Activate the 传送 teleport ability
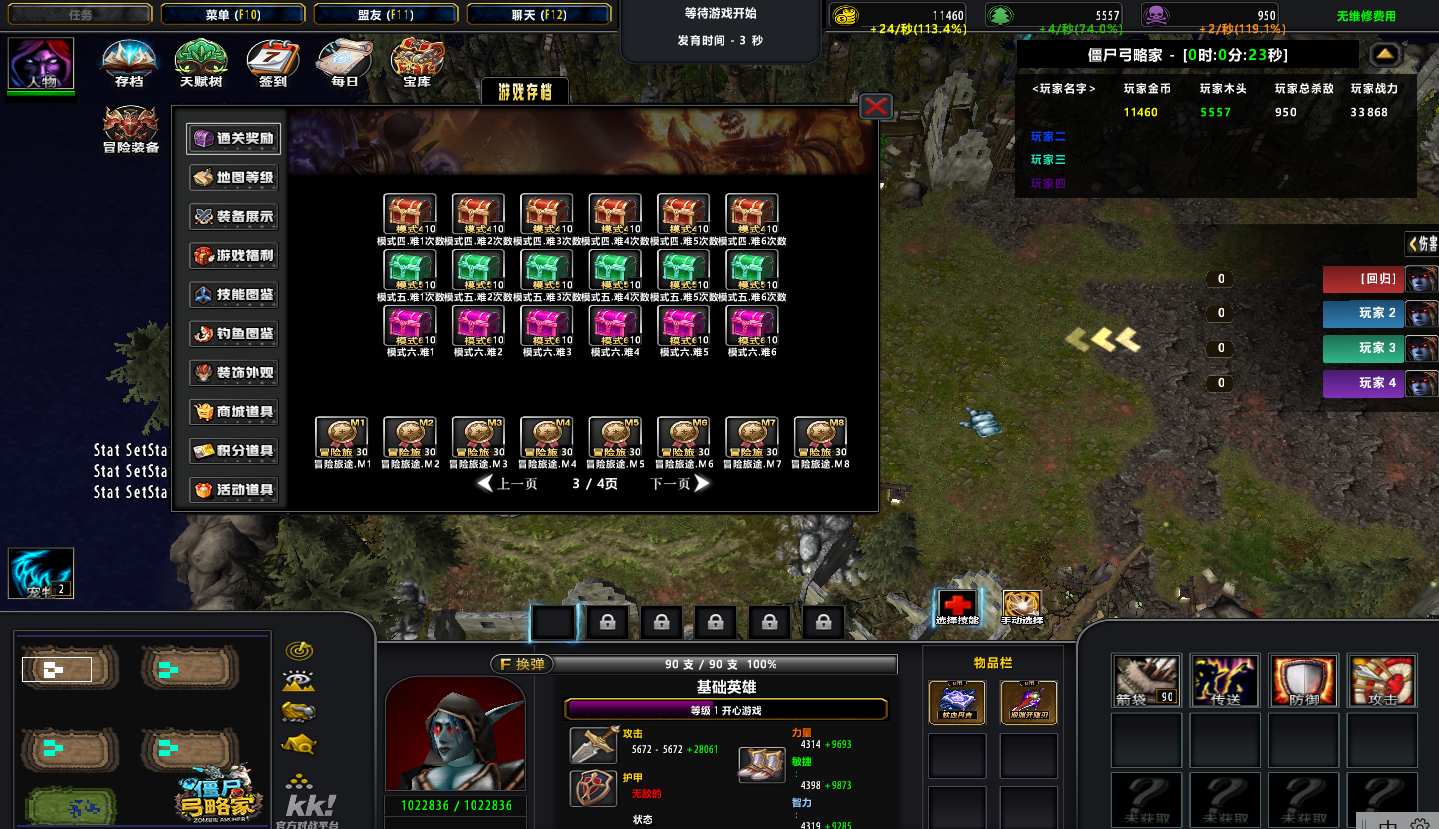 click(x=1225, y=681)
